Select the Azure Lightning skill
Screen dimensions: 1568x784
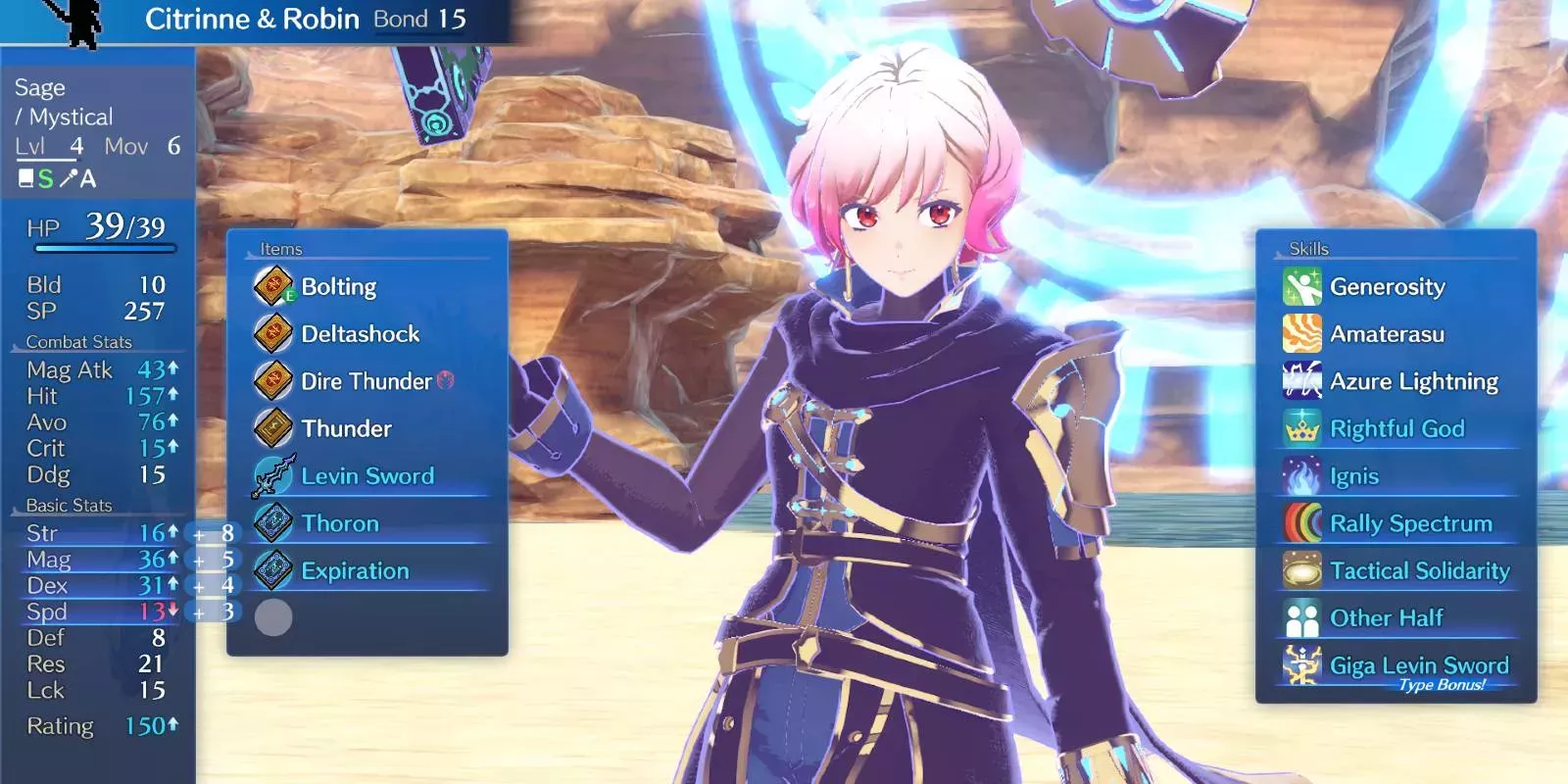[x=1413, y=381]
